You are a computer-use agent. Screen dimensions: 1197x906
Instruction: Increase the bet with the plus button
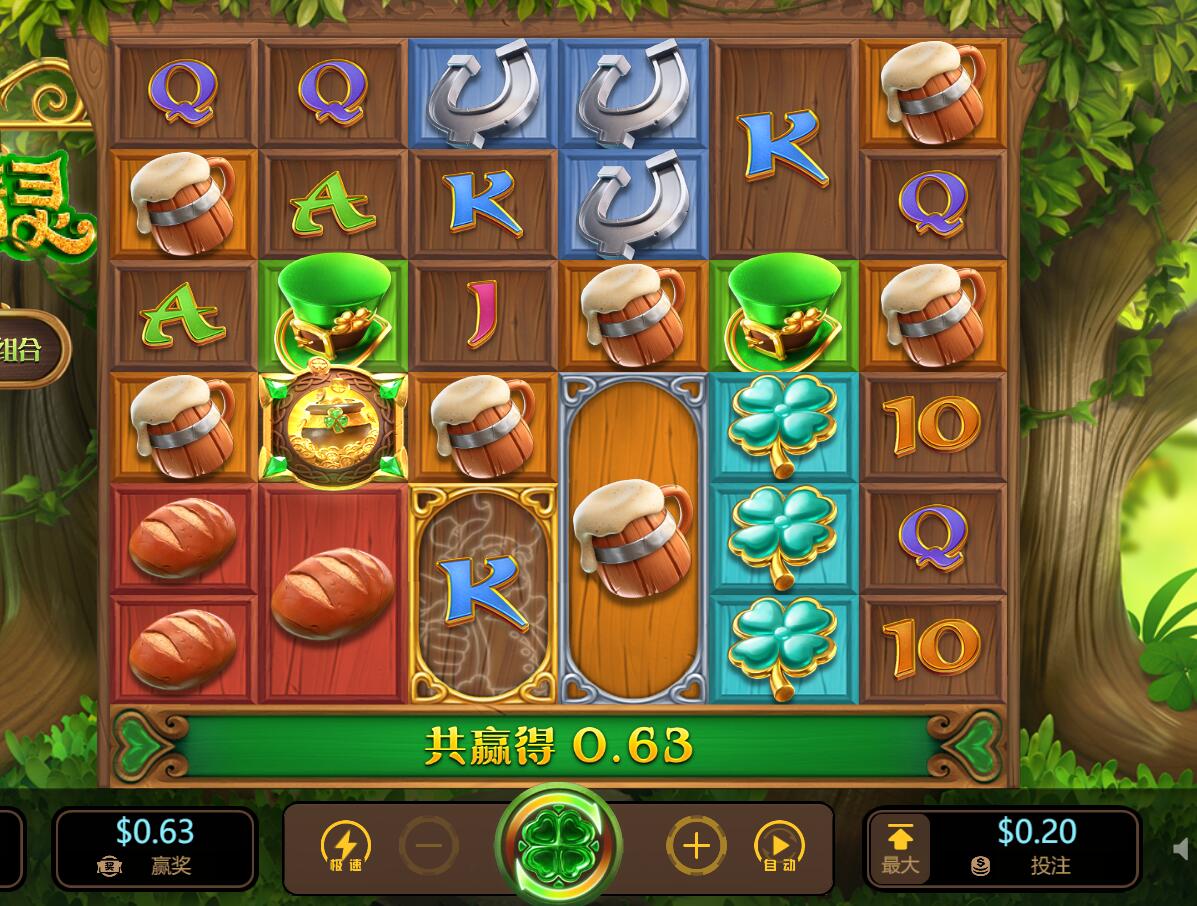click(696, 846)
